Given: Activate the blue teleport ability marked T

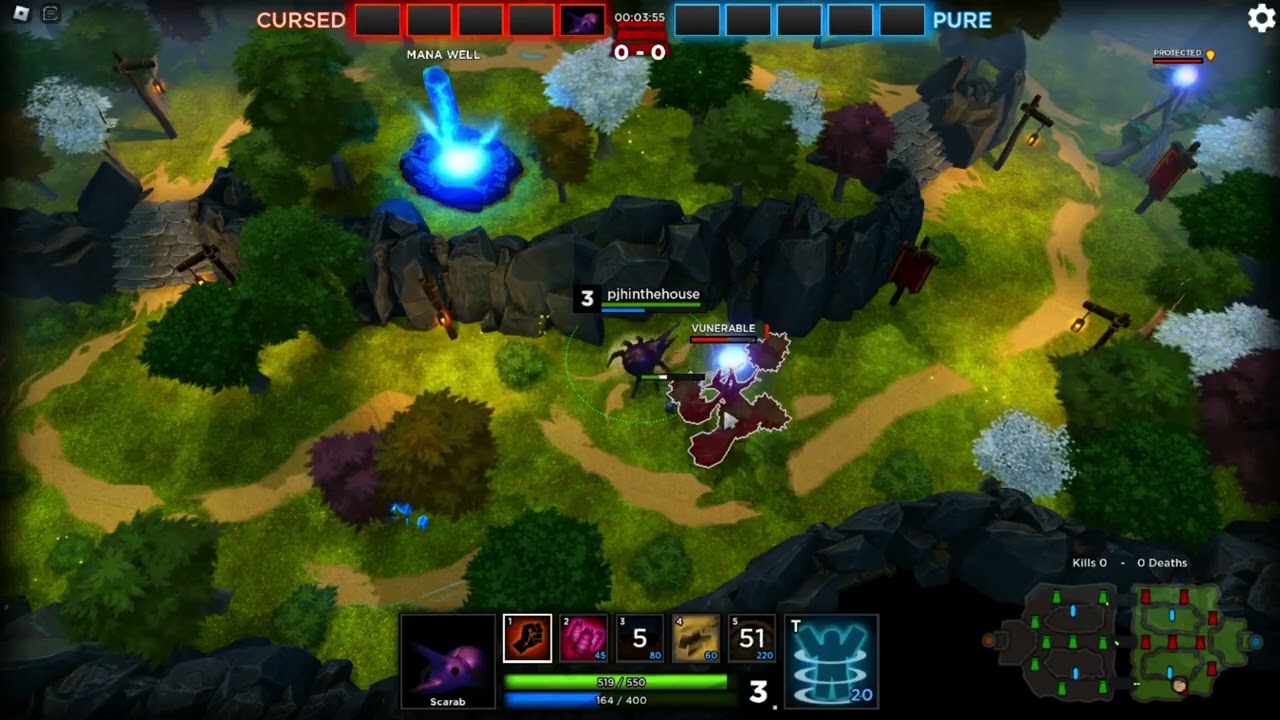Looking at the screenshot, I should pos(831,661).
